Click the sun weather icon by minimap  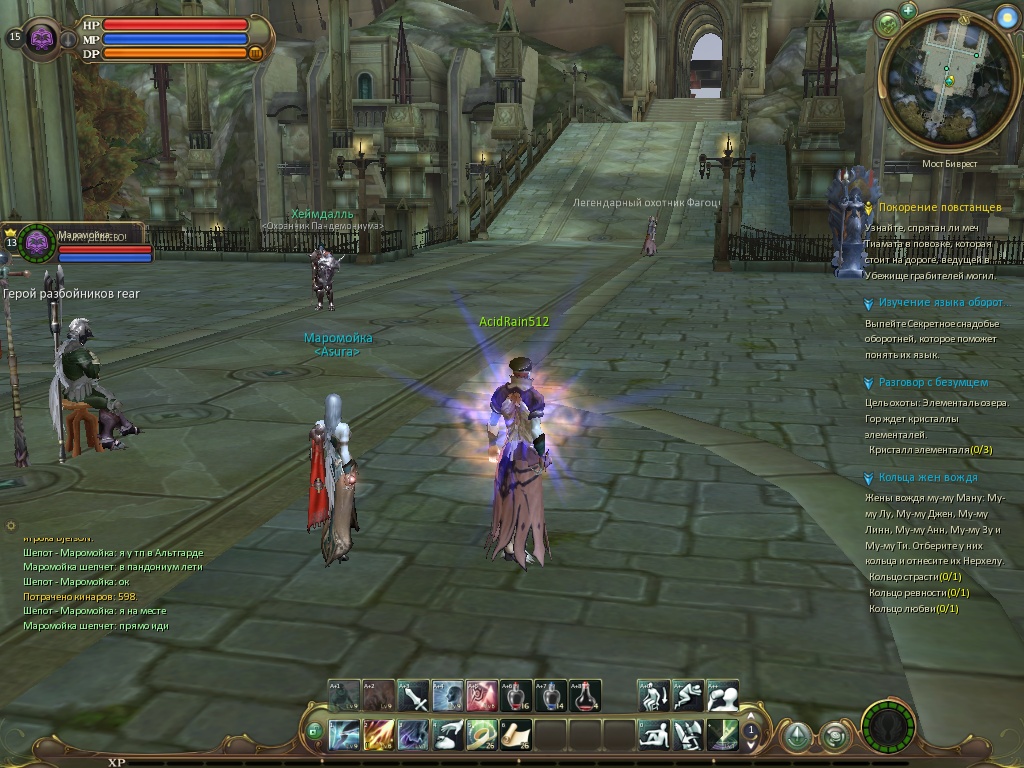coord(1006,18)
